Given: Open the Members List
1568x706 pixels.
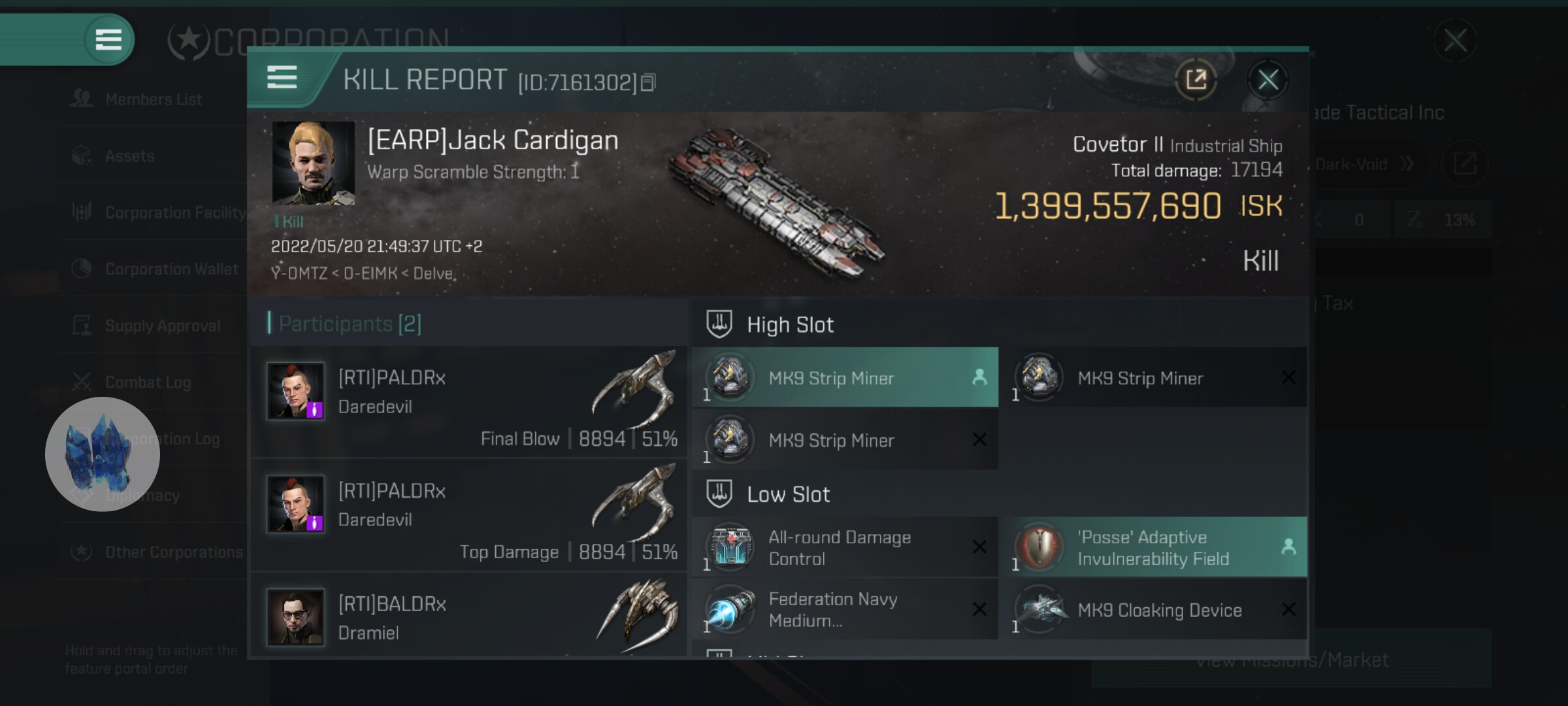Looking at the screenshot, I should tap(153, 99).
